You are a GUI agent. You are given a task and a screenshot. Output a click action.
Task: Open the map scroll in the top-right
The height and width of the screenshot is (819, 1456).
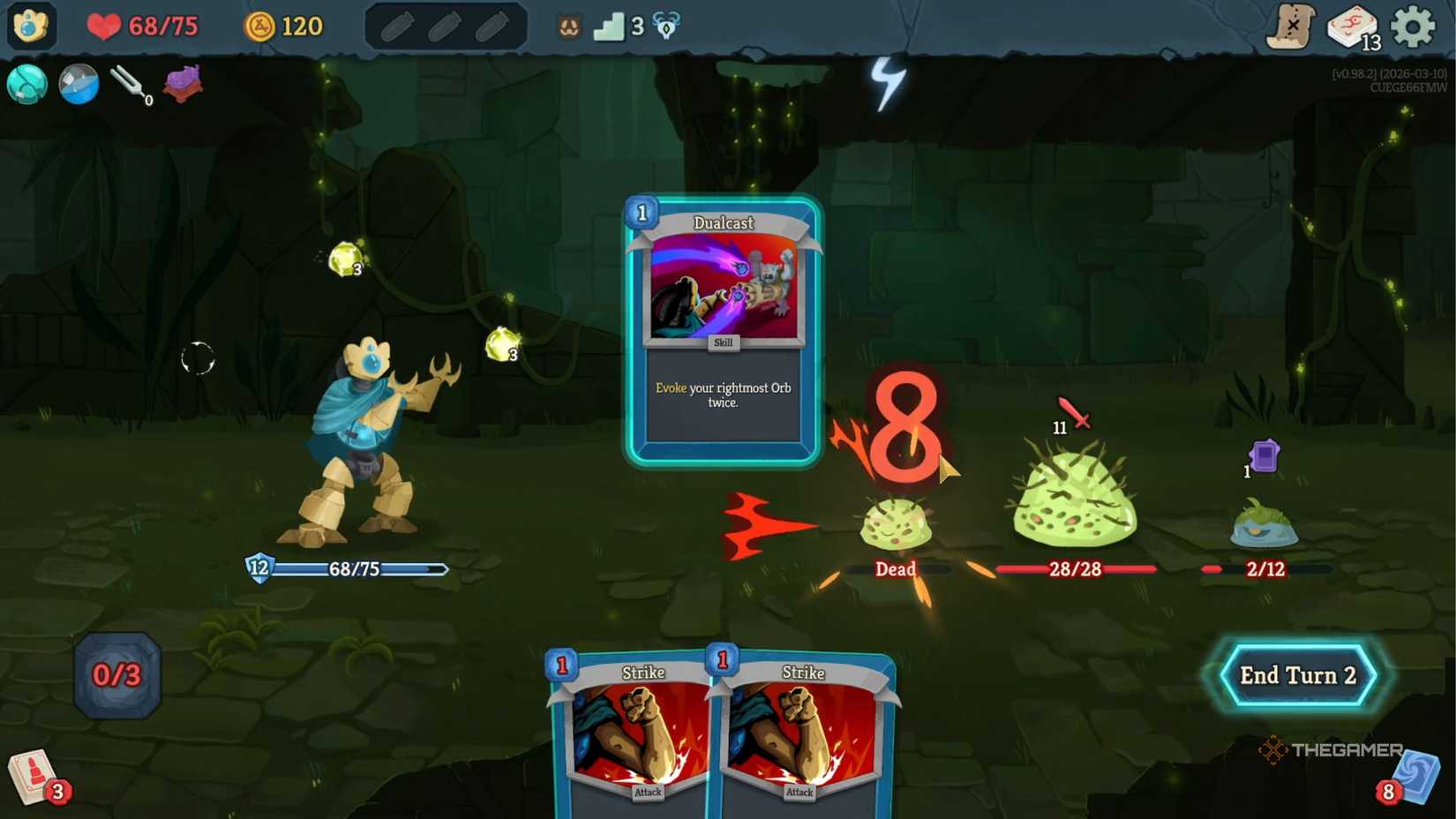pyautogui.click(x=1293, y=26)
